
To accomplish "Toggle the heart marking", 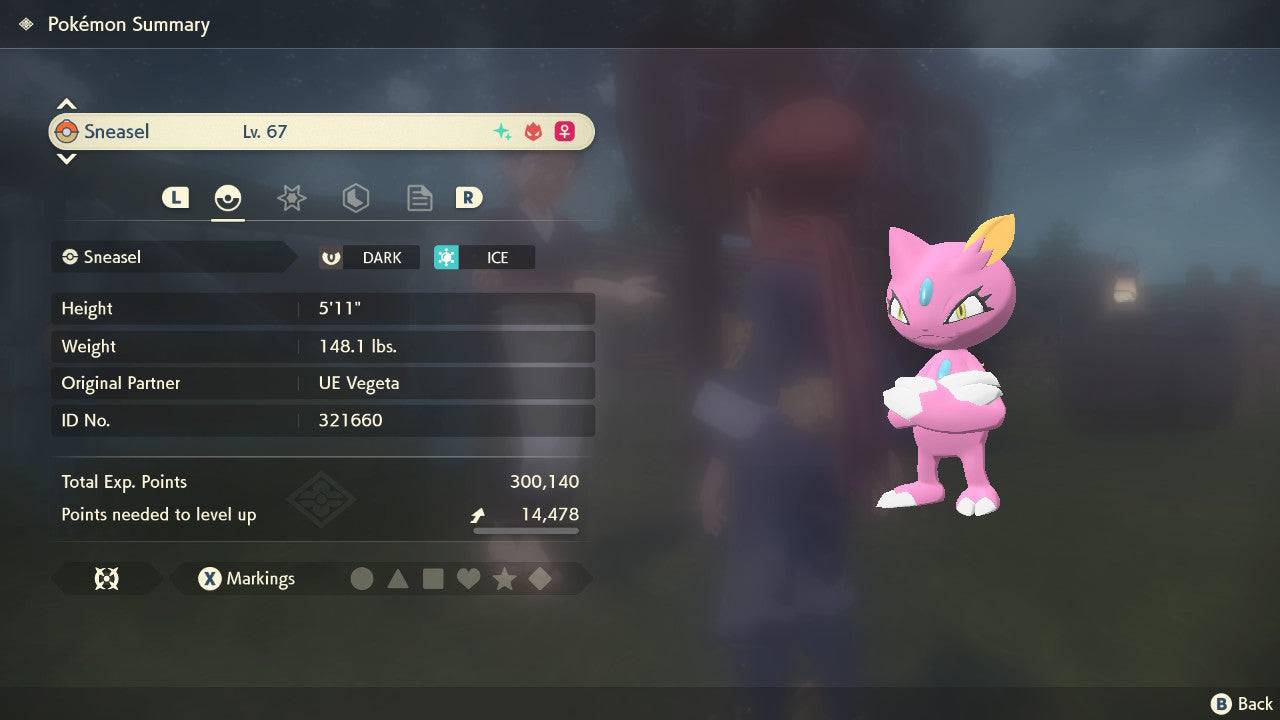I will [468, 579].
